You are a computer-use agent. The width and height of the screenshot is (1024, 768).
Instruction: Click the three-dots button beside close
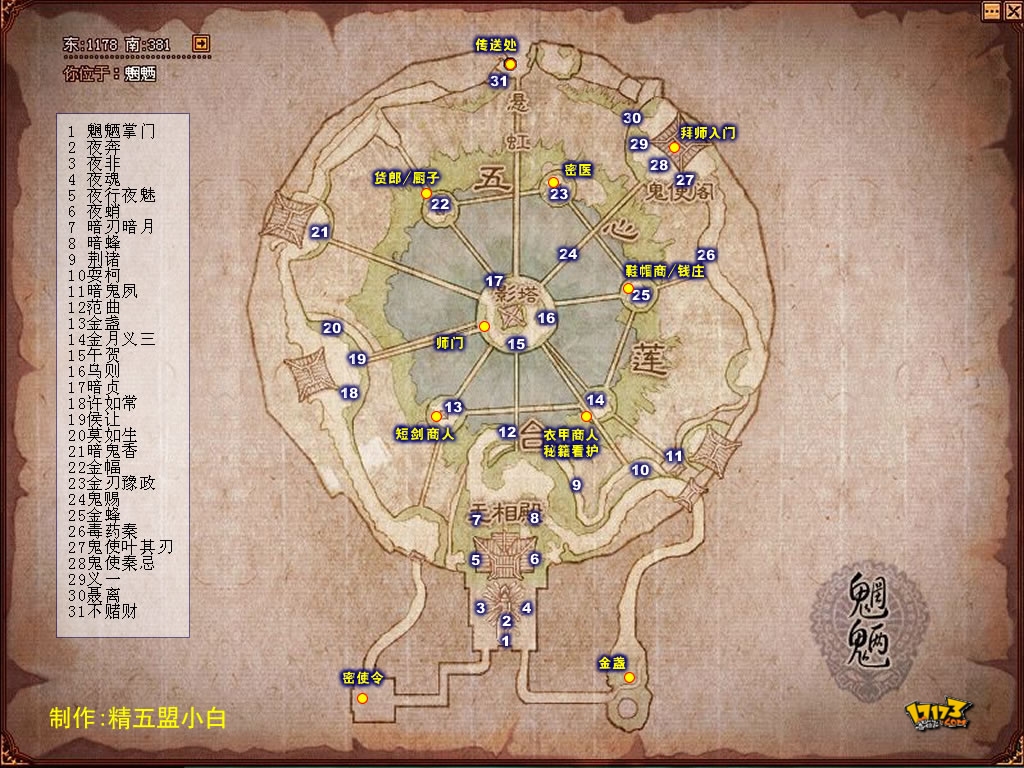pyautogui.click(x=990, y=11)
